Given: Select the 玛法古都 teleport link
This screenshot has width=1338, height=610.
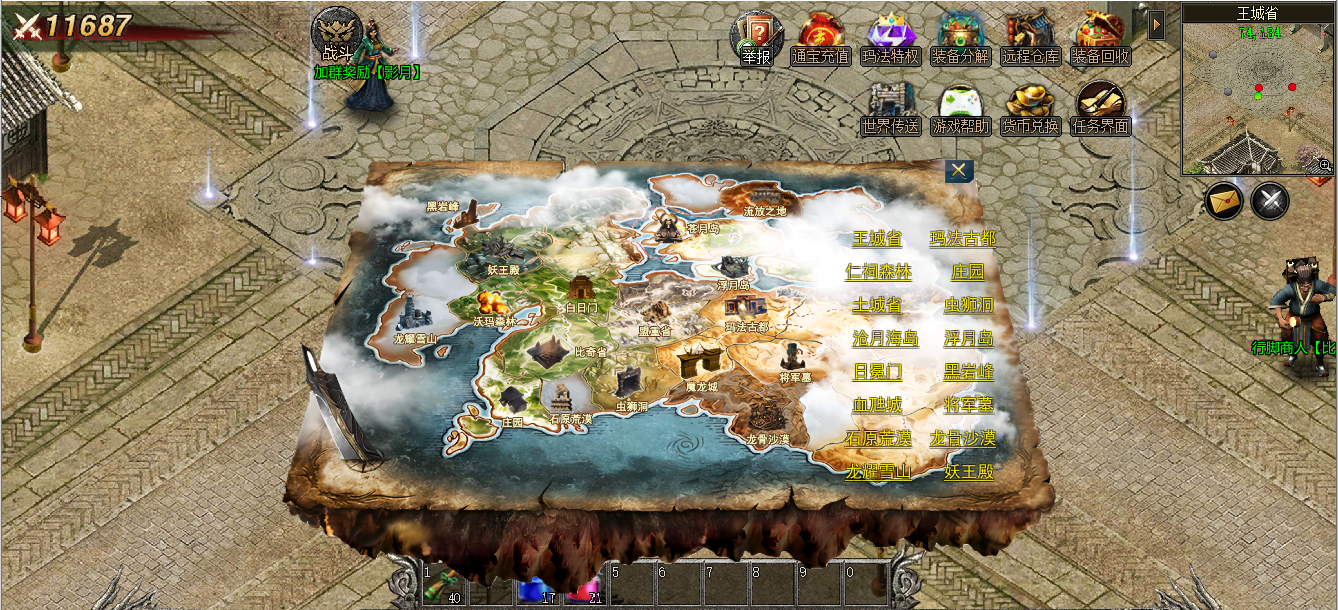Looking at the screenshot, I should 962,239.
